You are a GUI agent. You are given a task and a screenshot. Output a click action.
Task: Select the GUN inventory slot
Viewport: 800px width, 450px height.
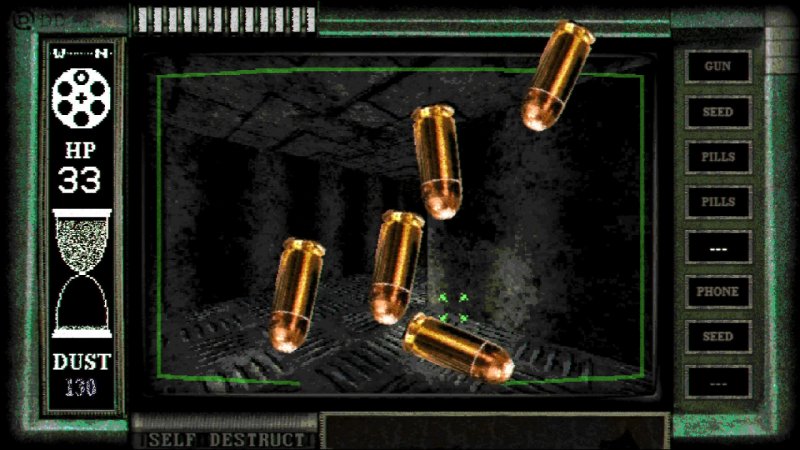[717, 67]
